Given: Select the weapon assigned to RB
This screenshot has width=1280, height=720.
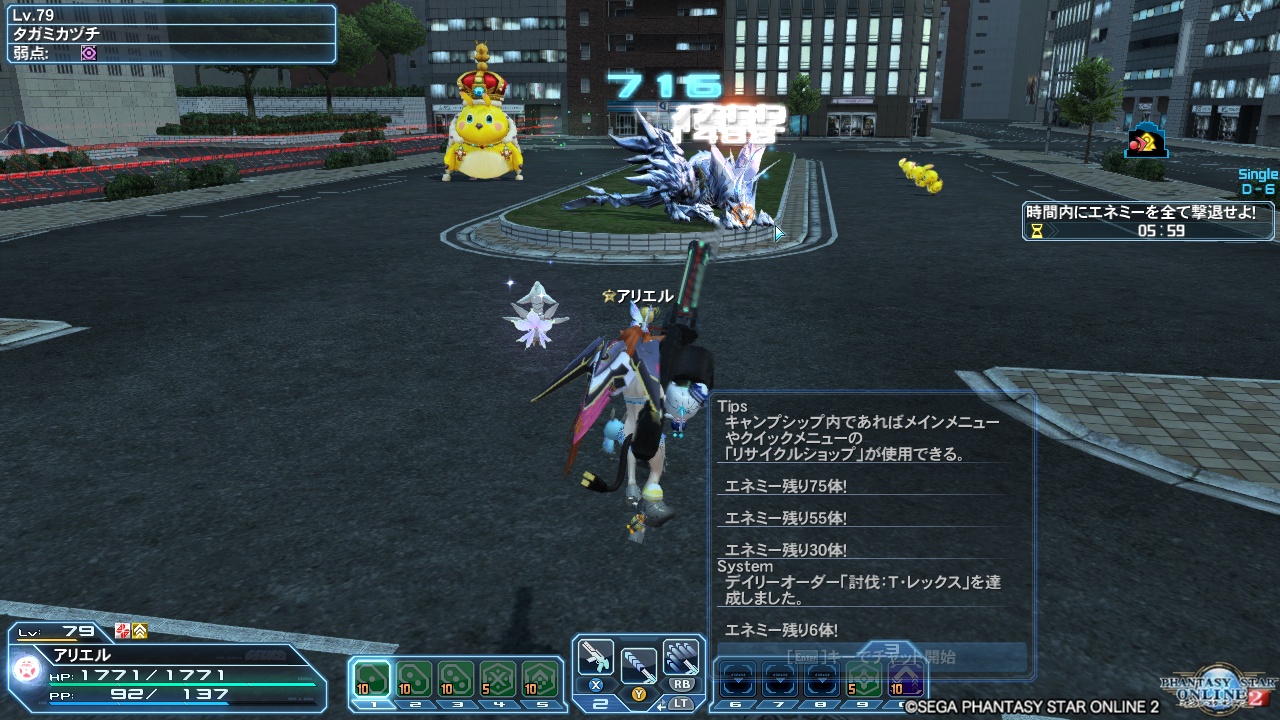Looking at the screenshot, I should 680,656.
